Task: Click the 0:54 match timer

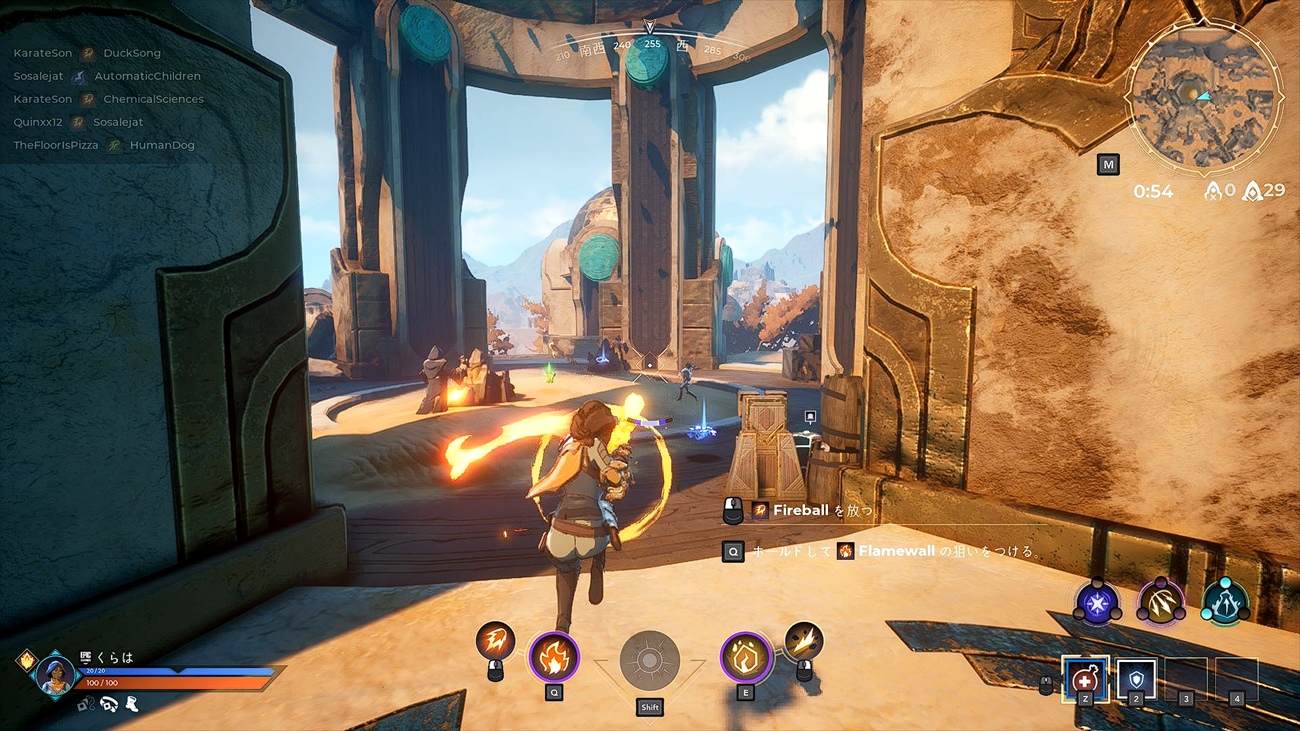Action: (1153, 190)
